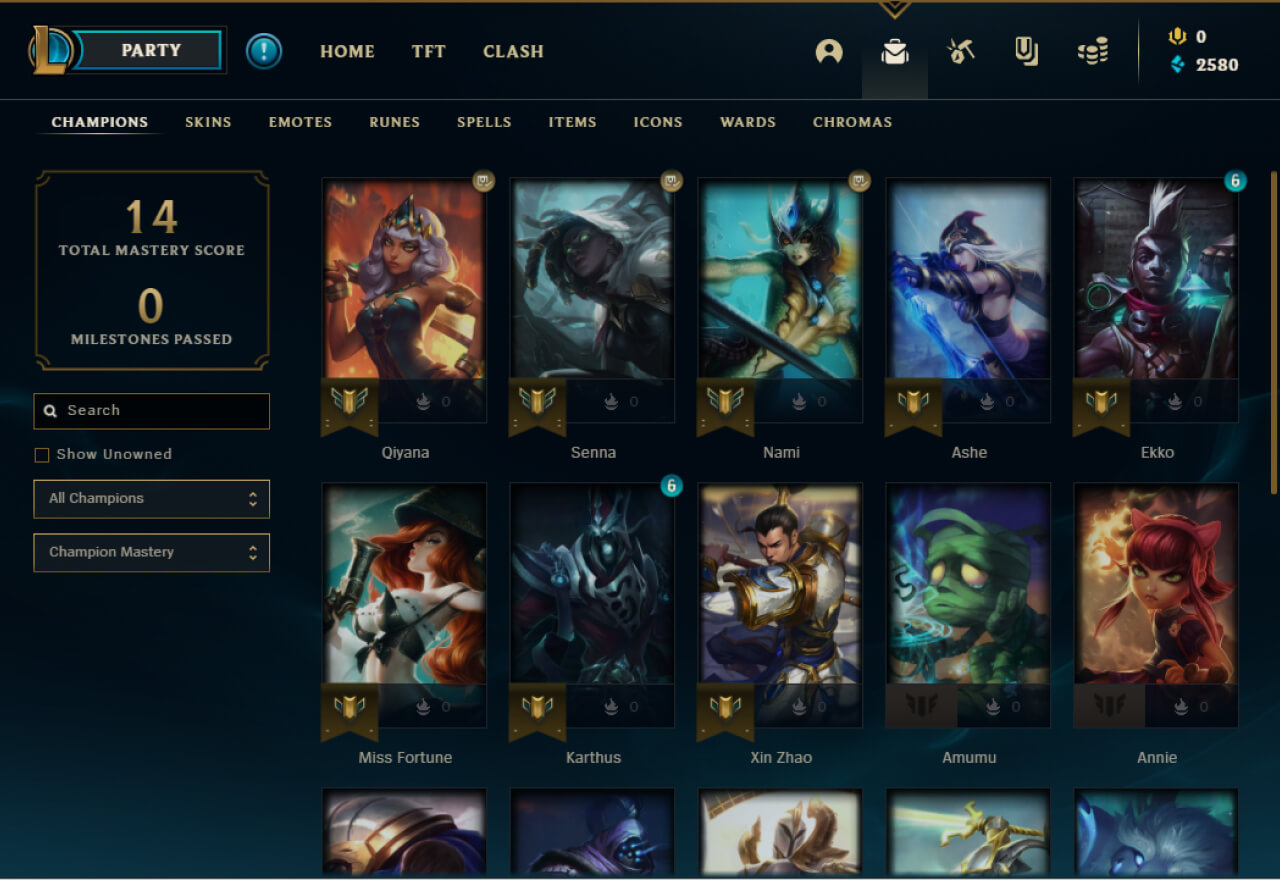This screenshot has height=880, width=1280.
Task: Switch to the CHROMAS tab
Action: click(x=852, y=122)
